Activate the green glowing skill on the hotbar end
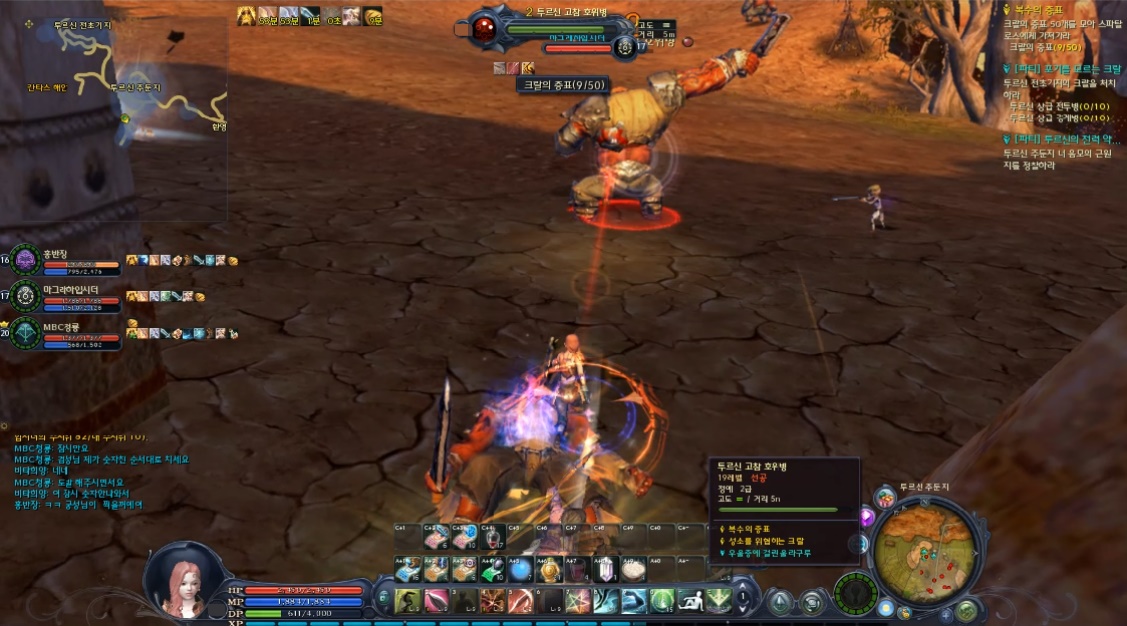1127x626 pixels. [x=719, y=601]
